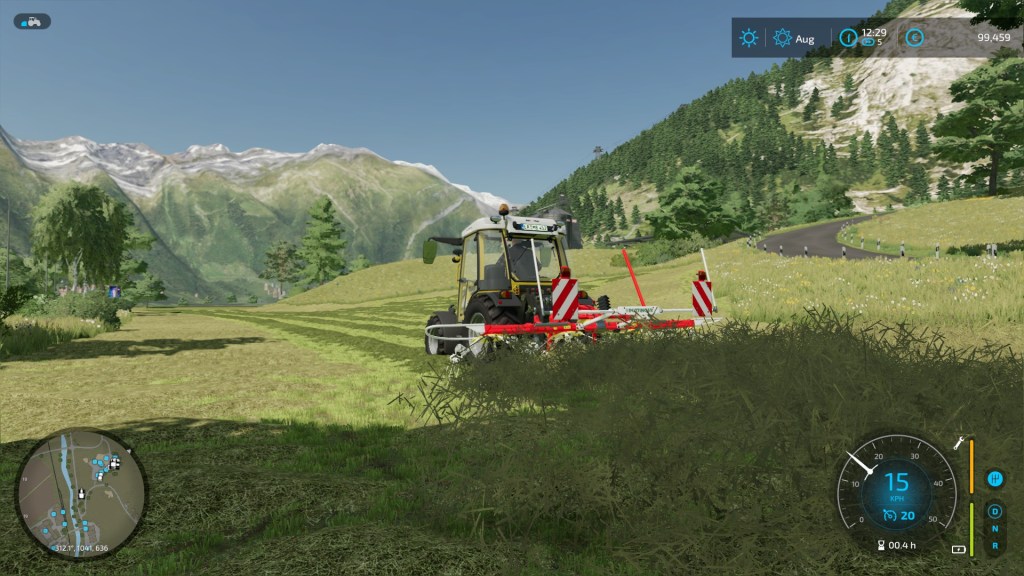1024x576 pixels.
Task: Click the vehicle indicator icon
Action: point(32,21)
